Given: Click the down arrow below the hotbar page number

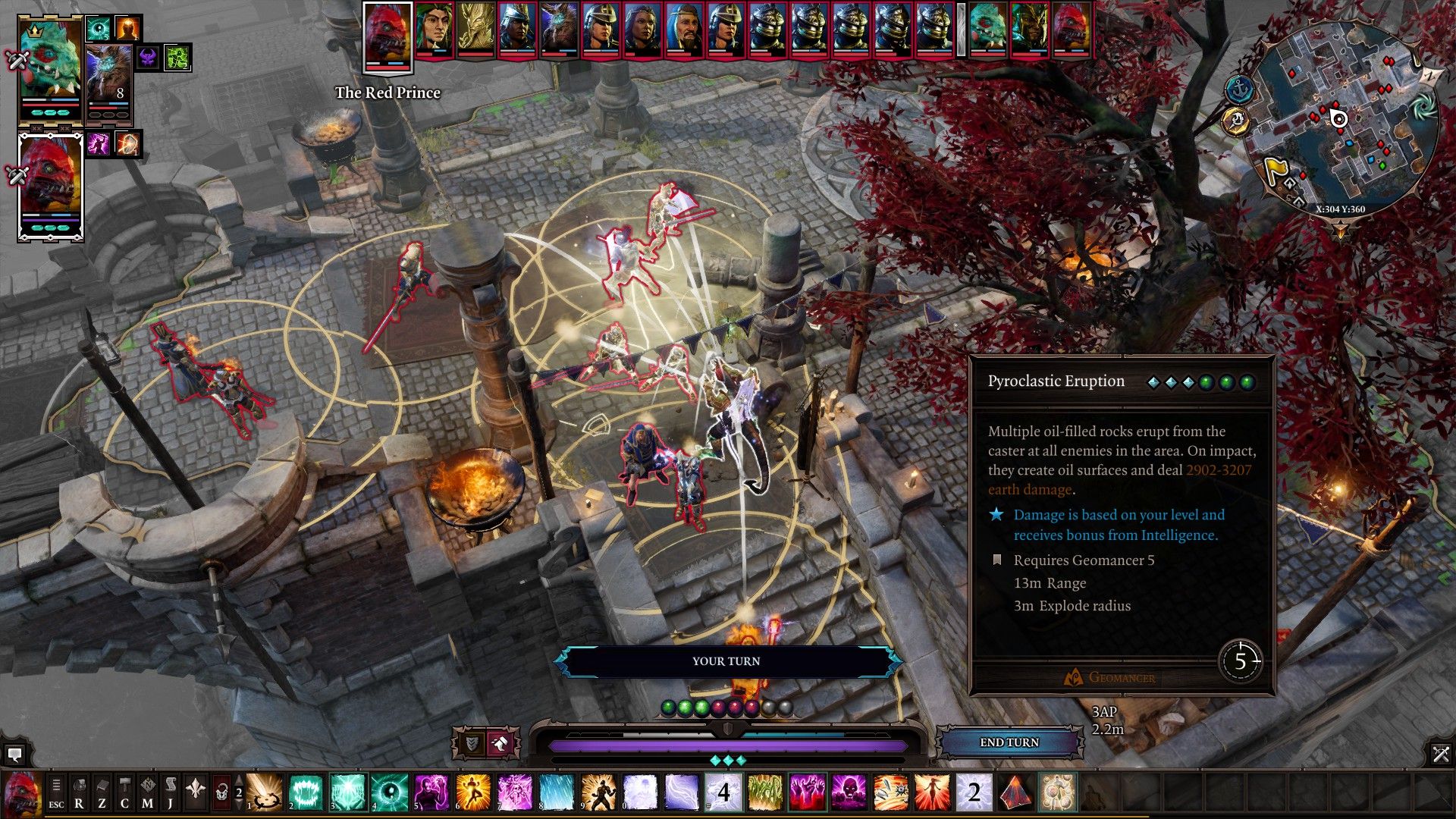Looking at the screenshot, I should (239, 805).
